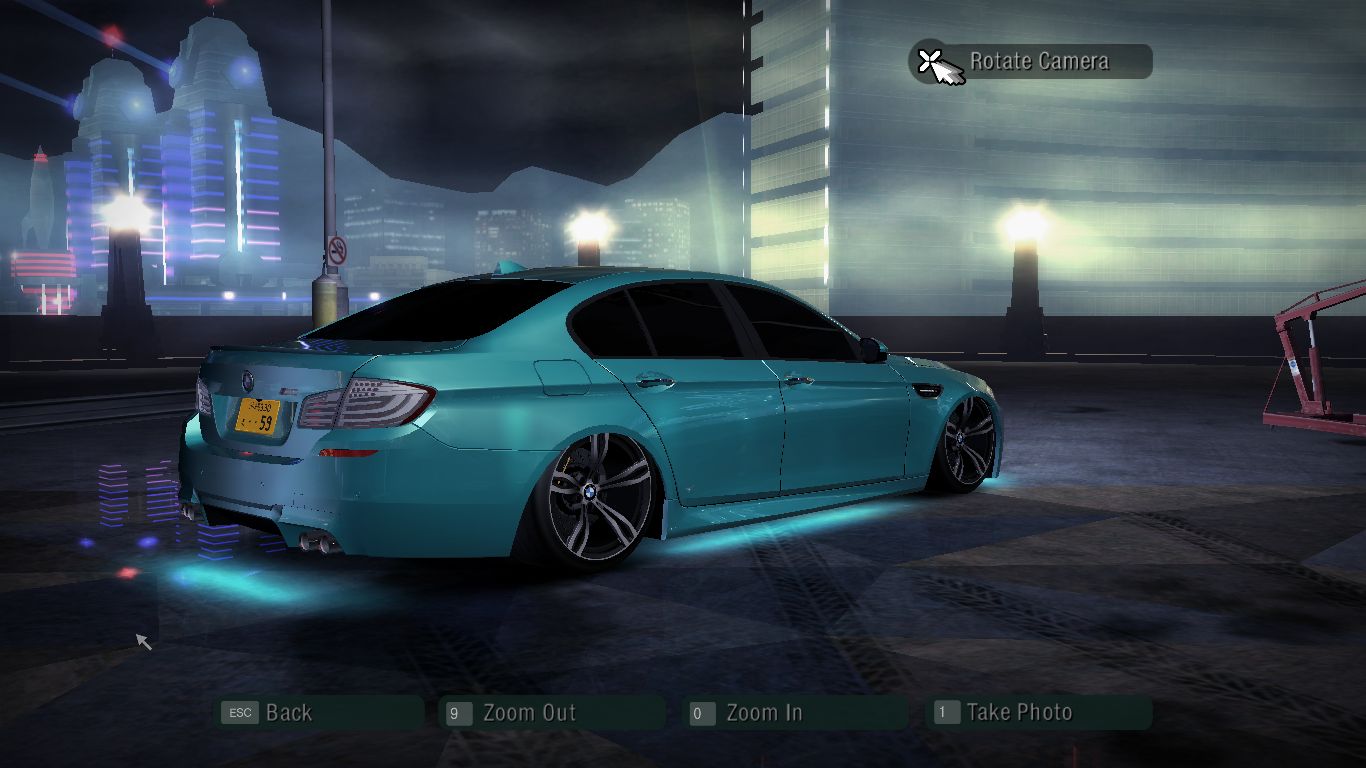The width and height of the screenshot is (1366, 768).
Task: Click the Rotate Camera control
Action: [1031, 62]
